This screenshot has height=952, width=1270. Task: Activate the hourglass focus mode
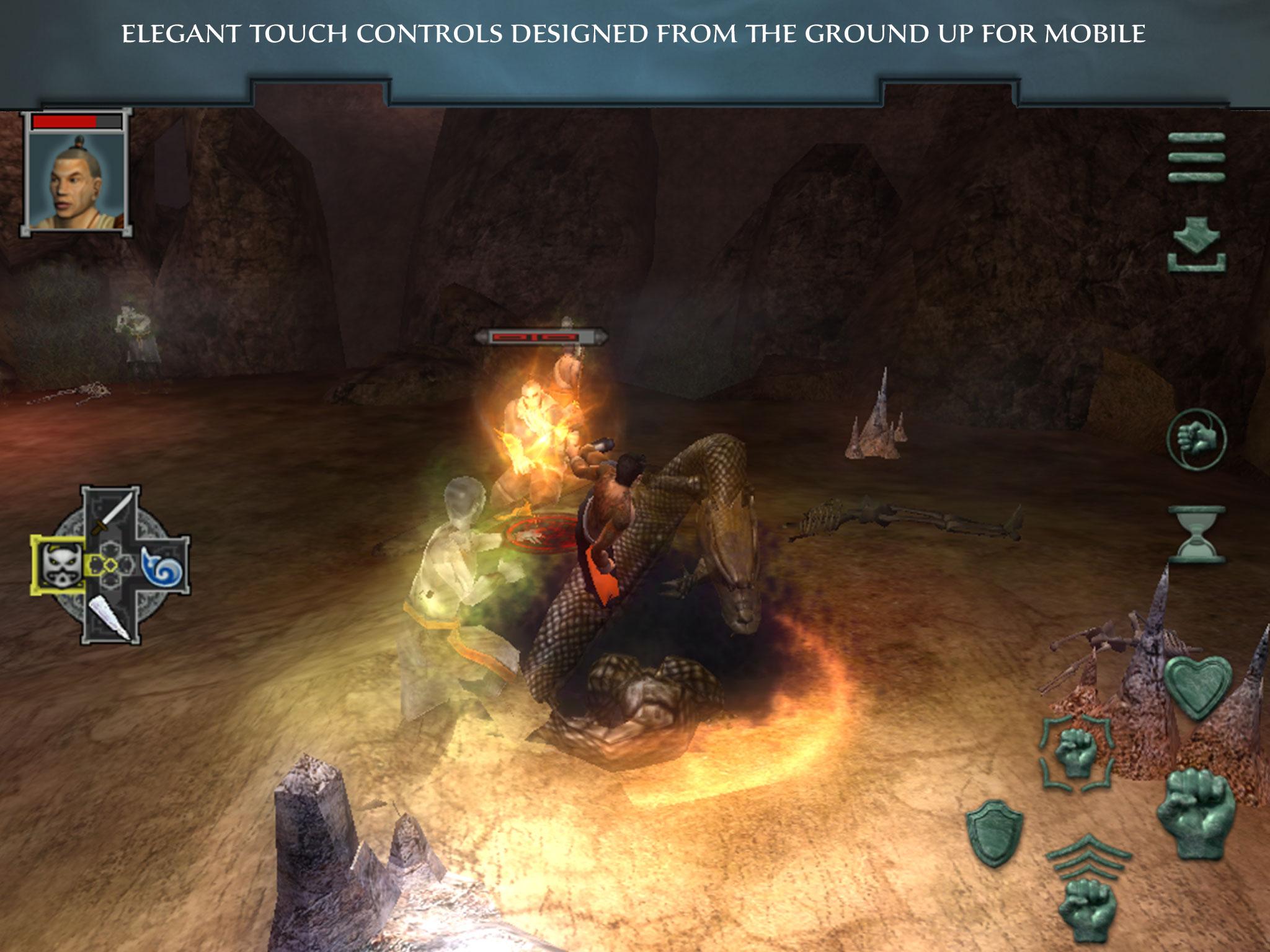[1196, 534]
